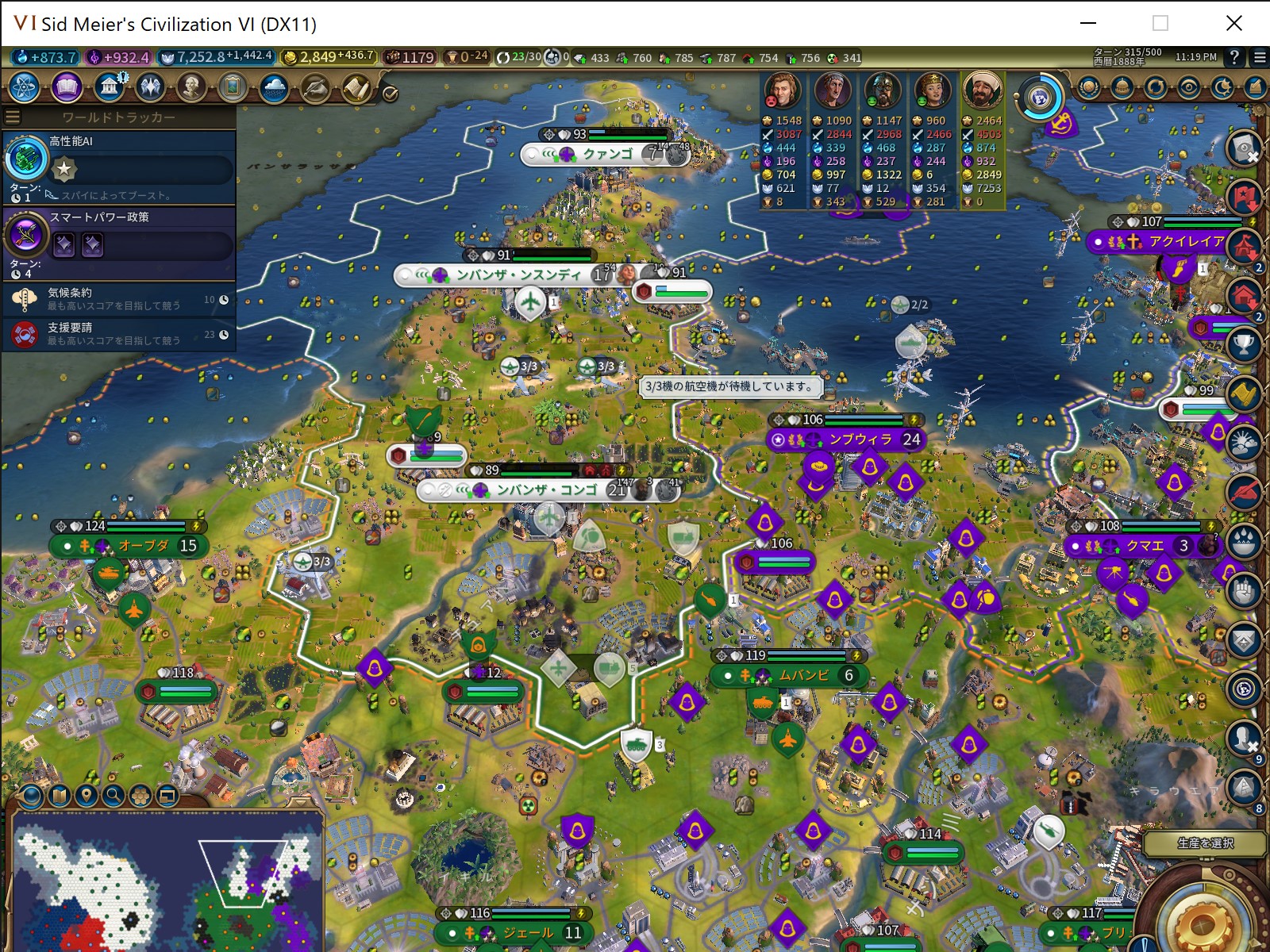Viewport: 1270px width, 952px height.
Task: Open the technology tree atom icon
Action: [25, 87]
